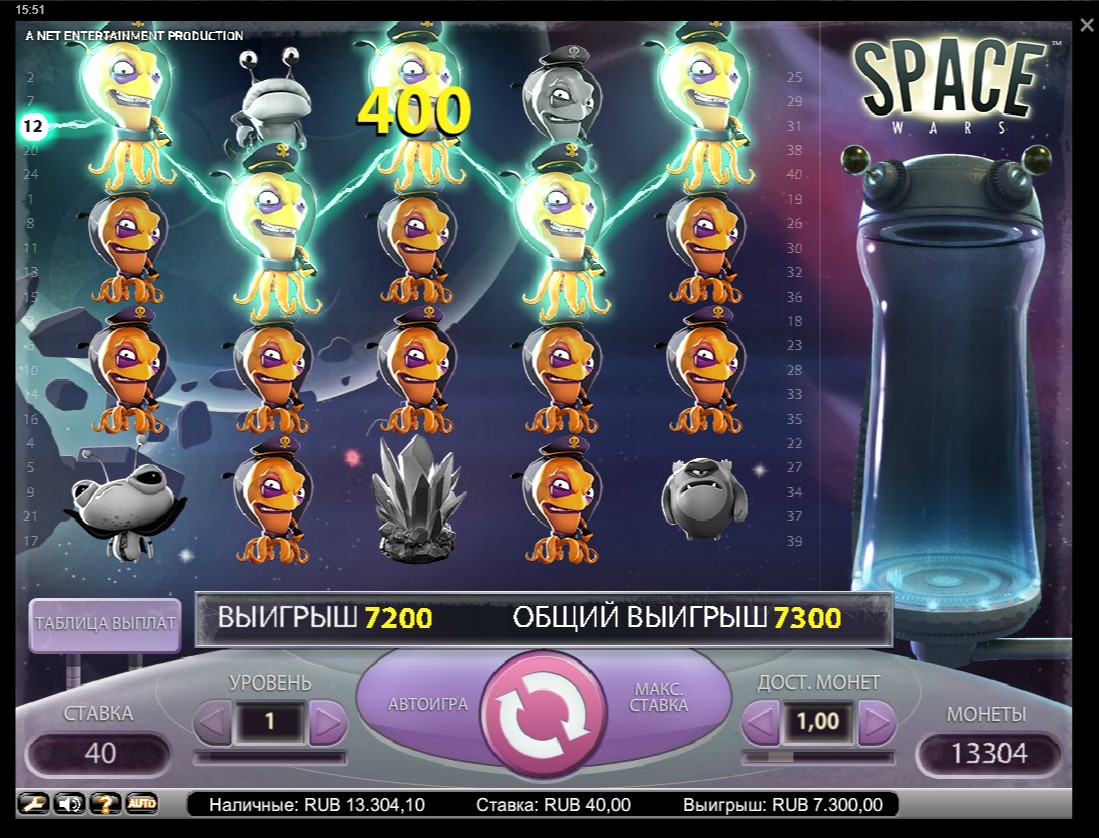Place the Макс. Ставка max bet
Screen dimensions: 1099x838
coord(660,697)
